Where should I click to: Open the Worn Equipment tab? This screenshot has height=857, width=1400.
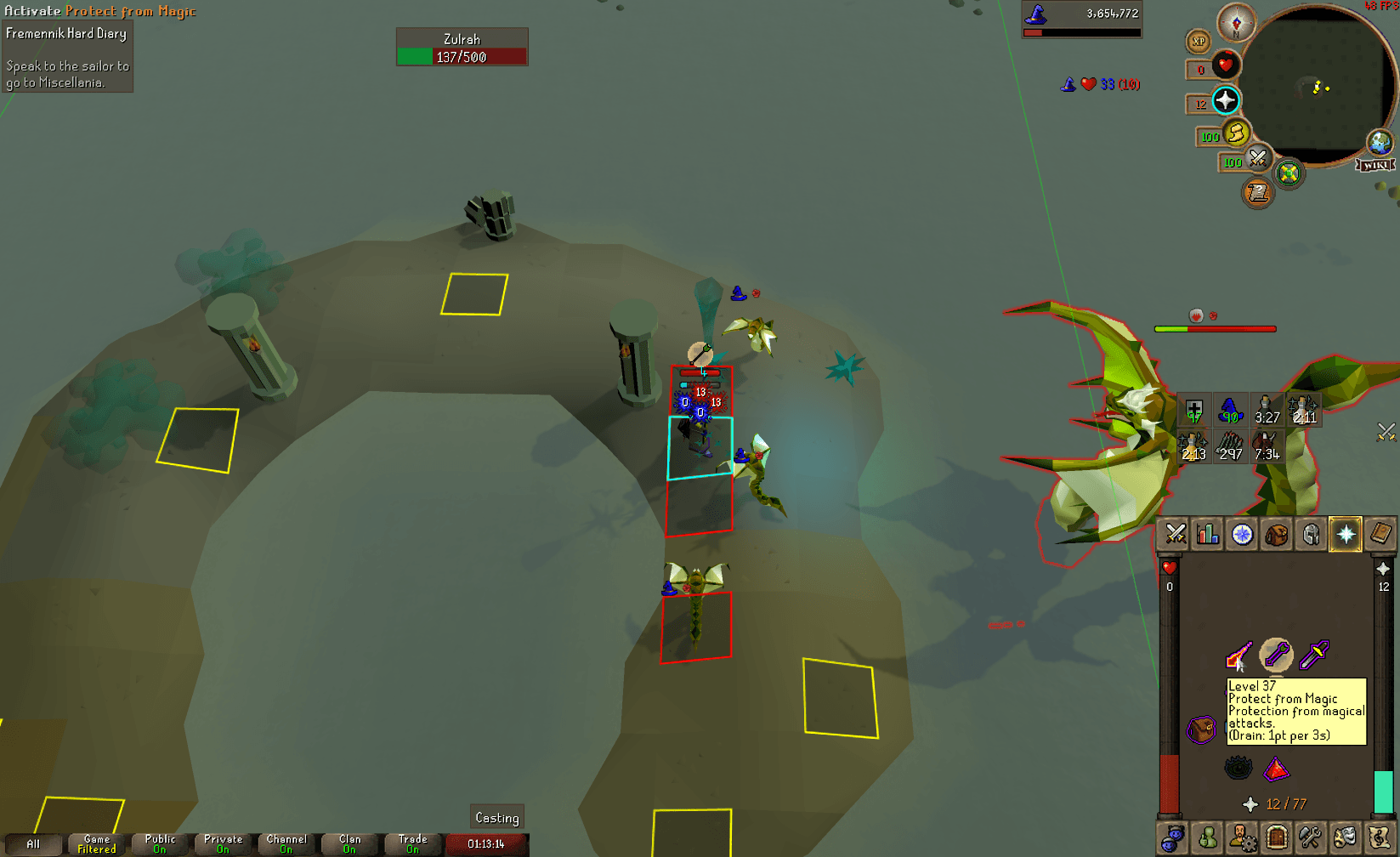(1312, 534)
